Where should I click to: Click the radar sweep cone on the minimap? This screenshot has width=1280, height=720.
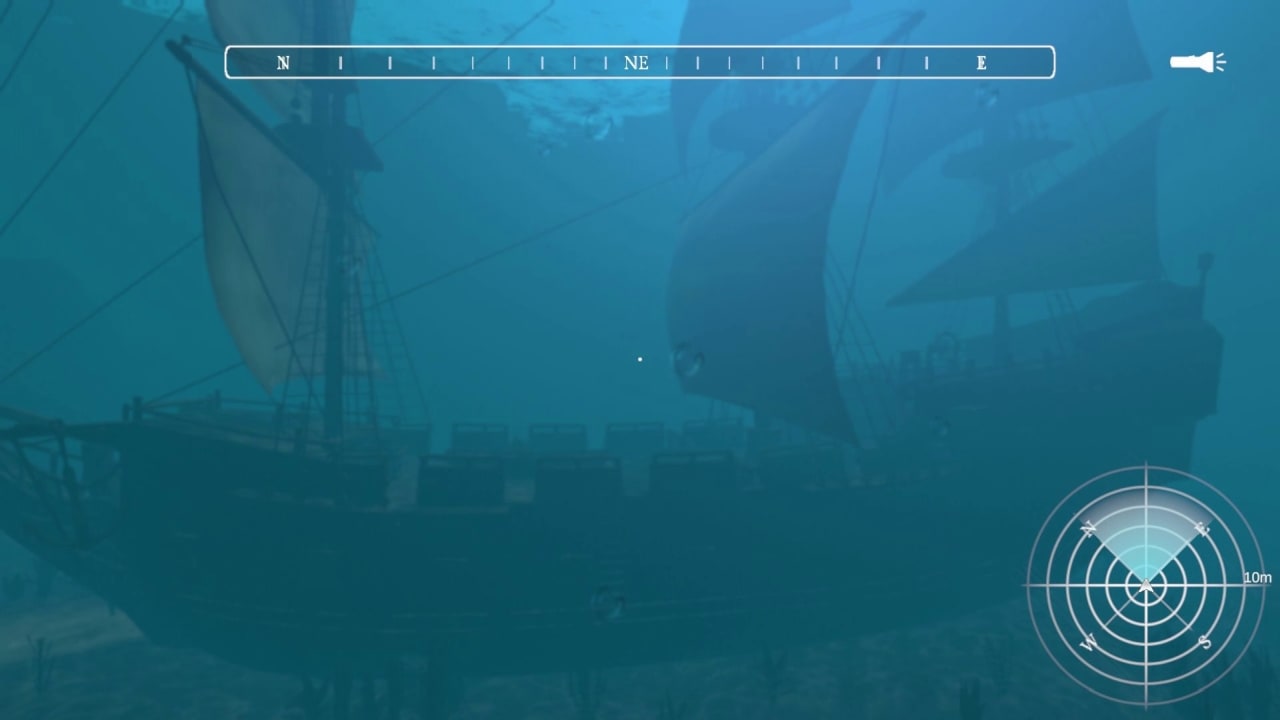[1147, 540]
